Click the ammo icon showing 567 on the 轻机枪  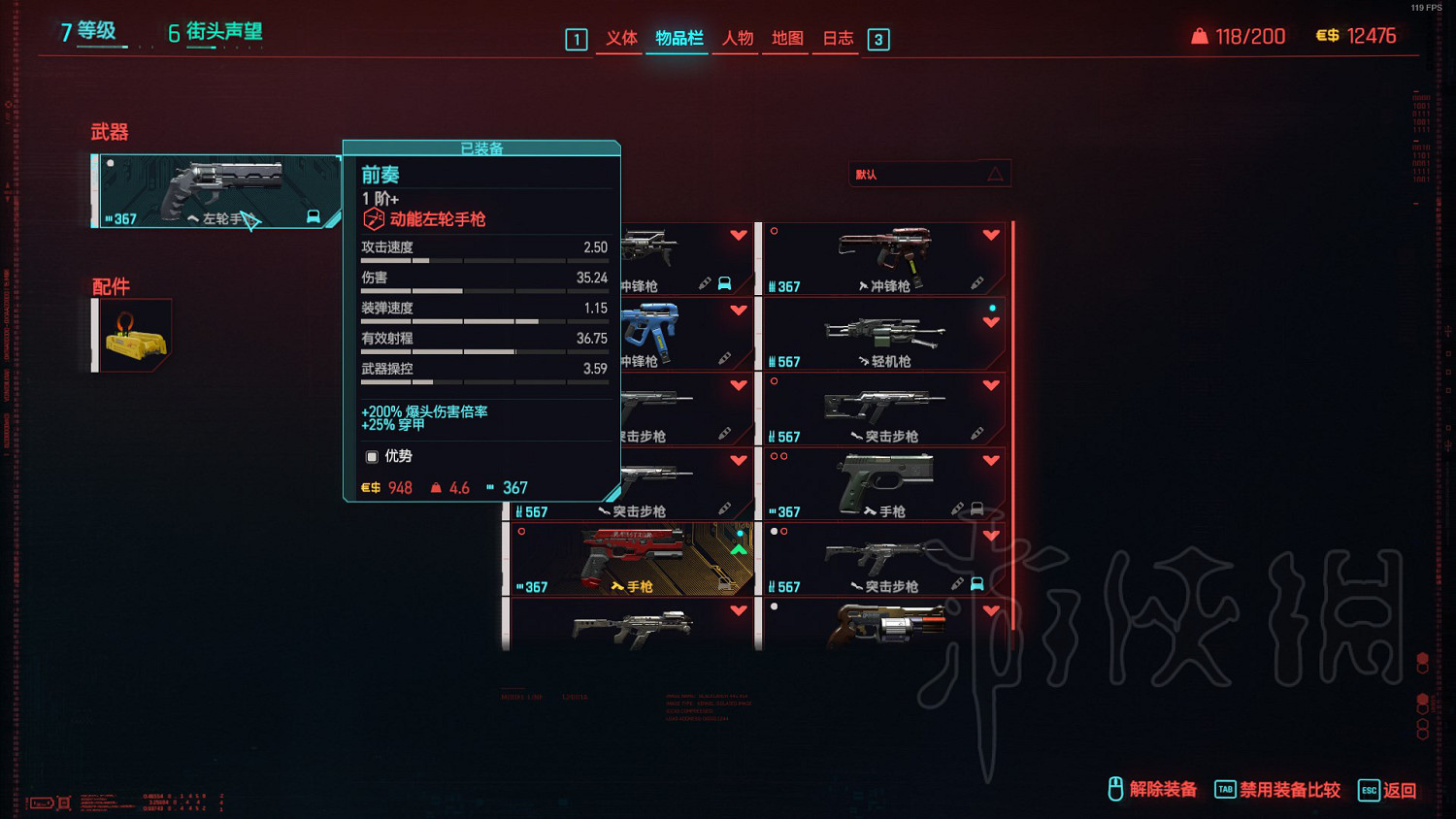coord(774,361)
